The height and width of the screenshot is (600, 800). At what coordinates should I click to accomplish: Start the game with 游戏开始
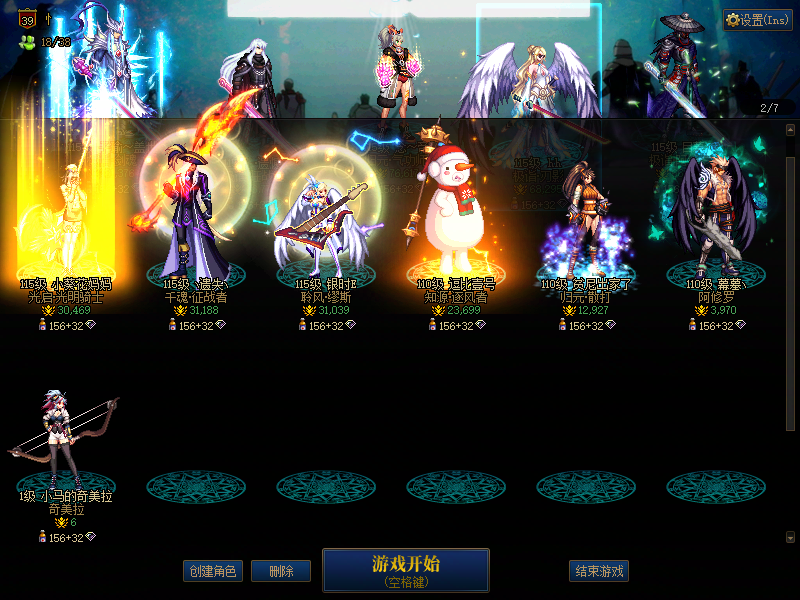point(405,569)
